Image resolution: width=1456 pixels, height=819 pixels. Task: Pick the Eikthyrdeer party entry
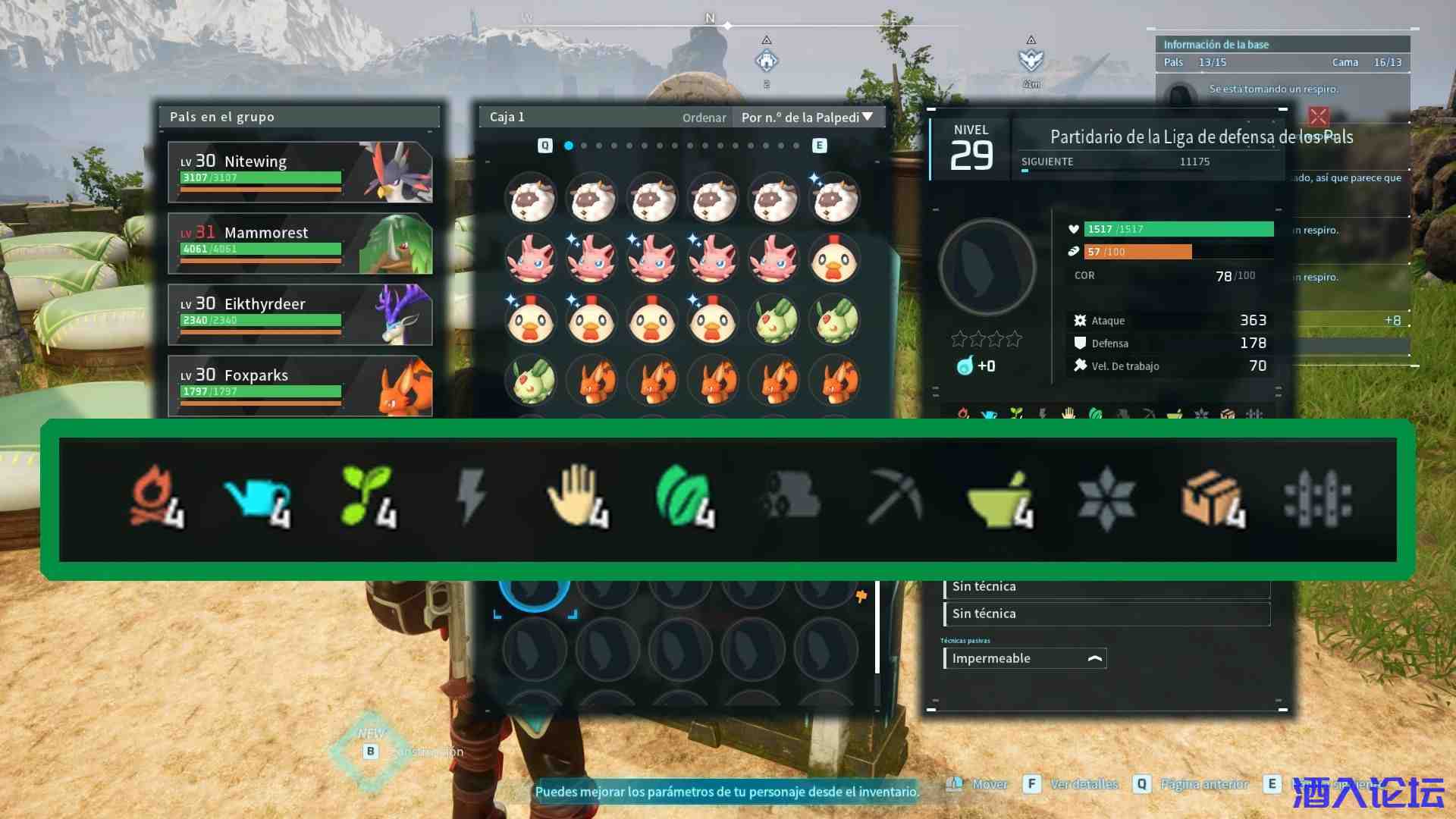(x=300, y=315)
